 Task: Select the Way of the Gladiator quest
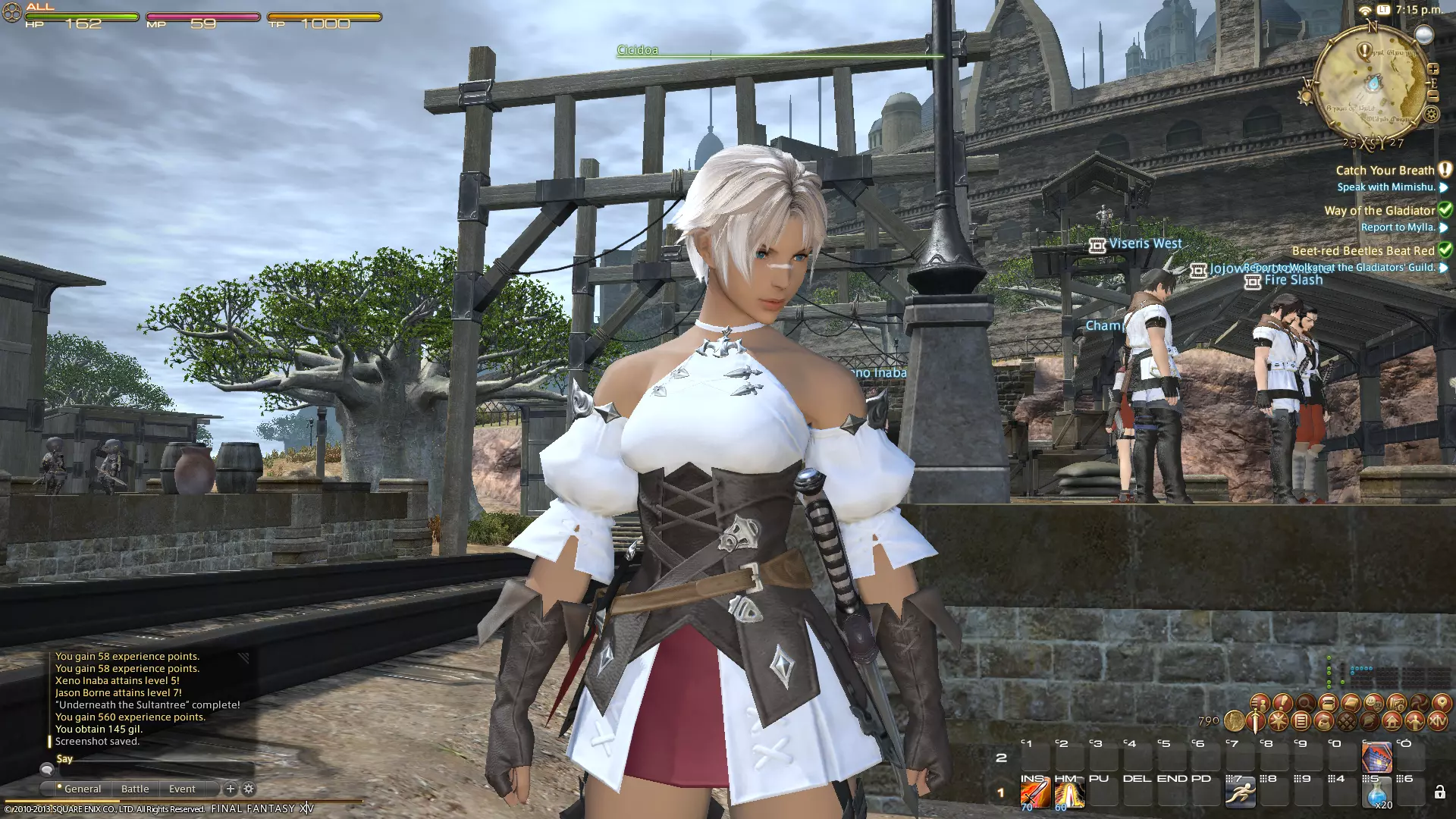tap(1379, 211)
